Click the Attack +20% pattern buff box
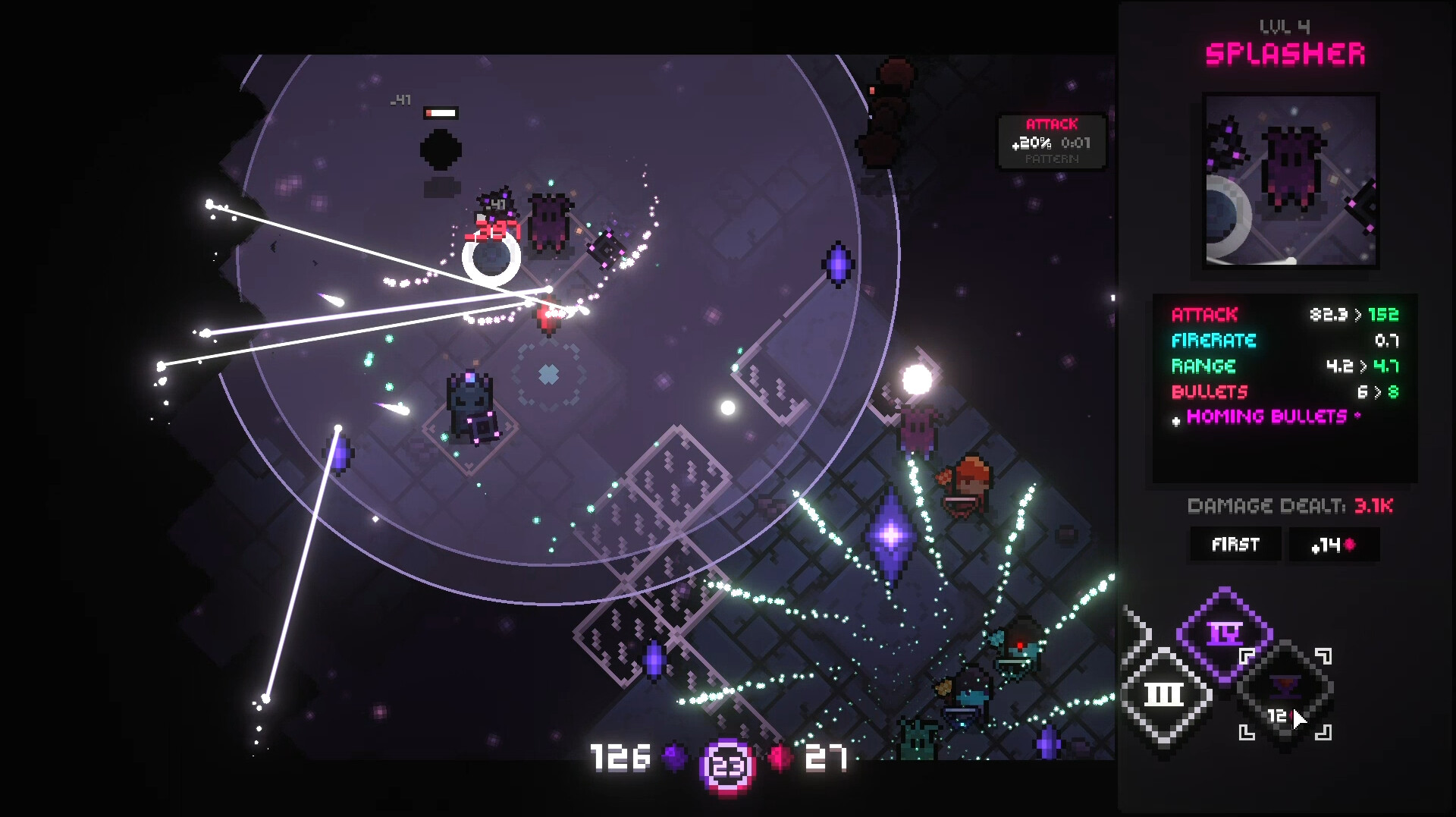The height and width of the screenshot is (817, 1456). tap(1051, 142)
